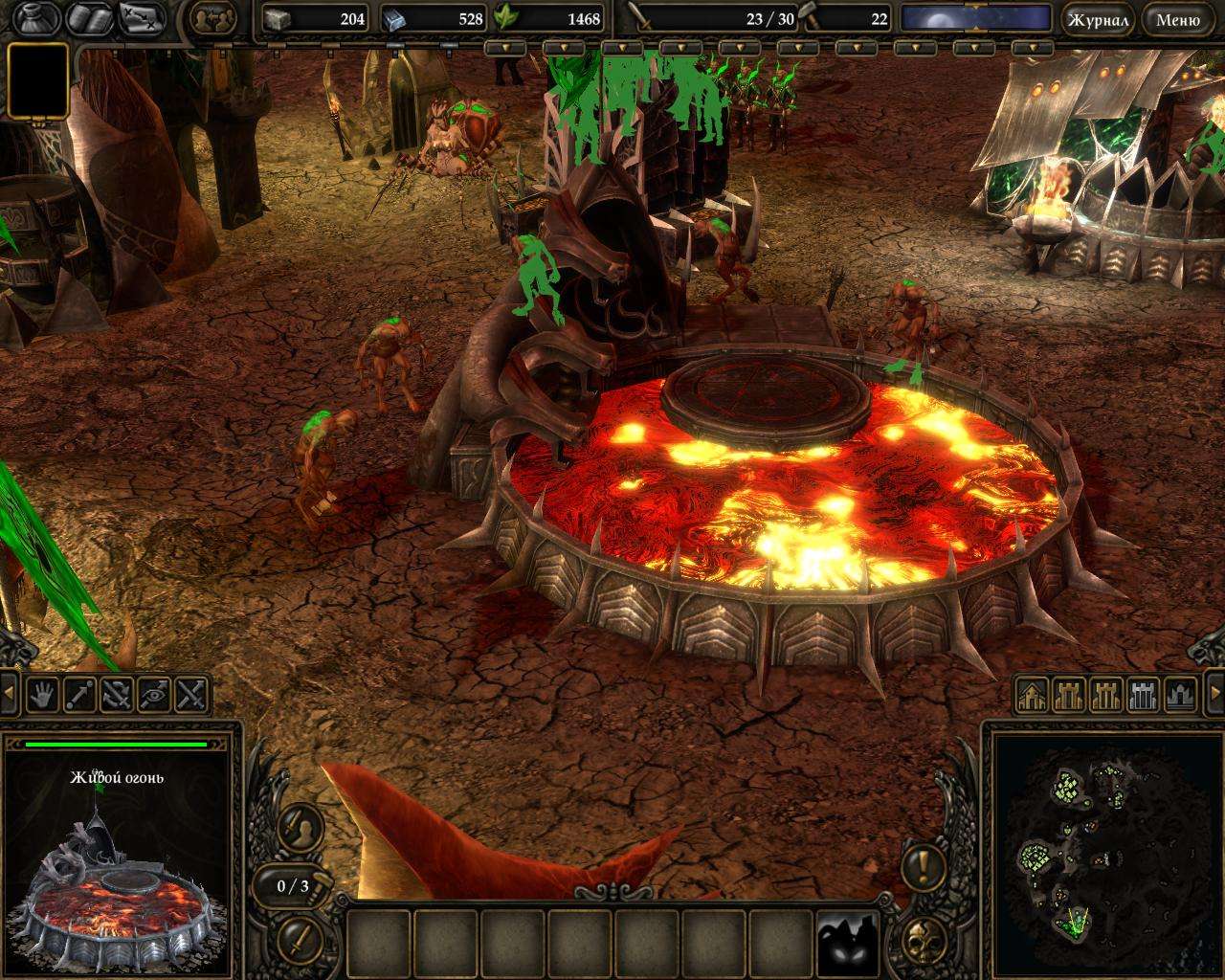Select the silver barred gate building category
1225x980 pixels.
(1144, 694)
